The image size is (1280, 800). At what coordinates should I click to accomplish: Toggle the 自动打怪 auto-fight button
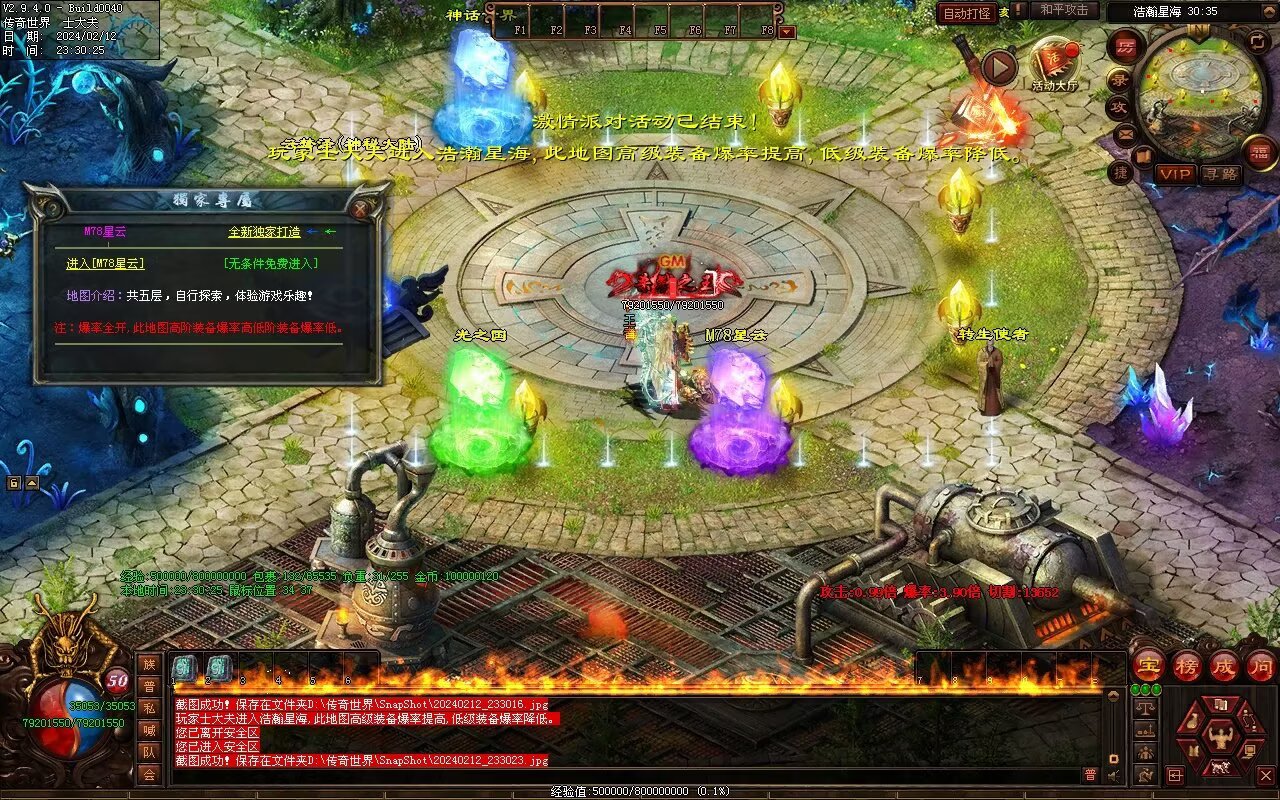967,13
